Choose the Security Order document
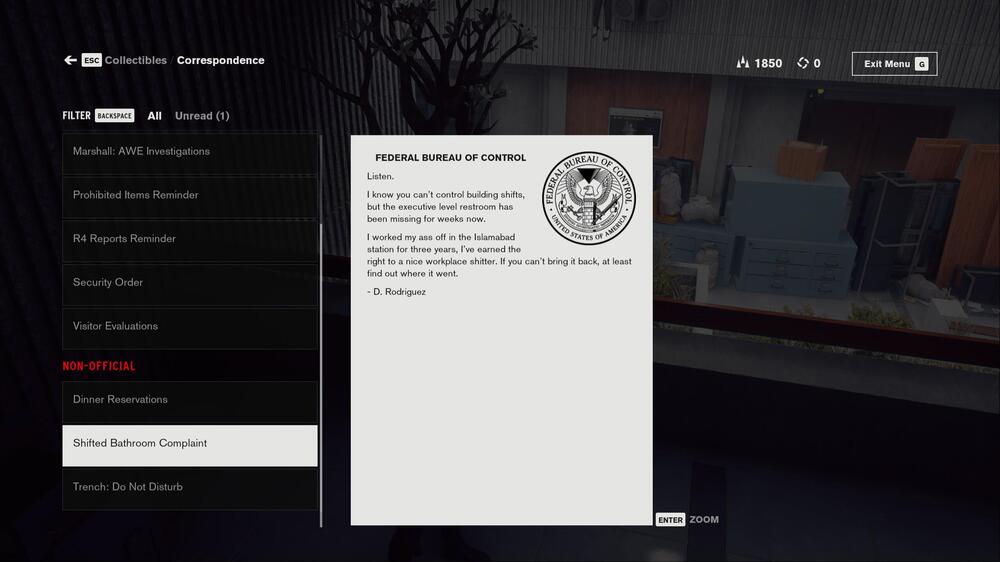Image resolution: width=1000 pixels, height=562 pixels. (x=190, y=283)
